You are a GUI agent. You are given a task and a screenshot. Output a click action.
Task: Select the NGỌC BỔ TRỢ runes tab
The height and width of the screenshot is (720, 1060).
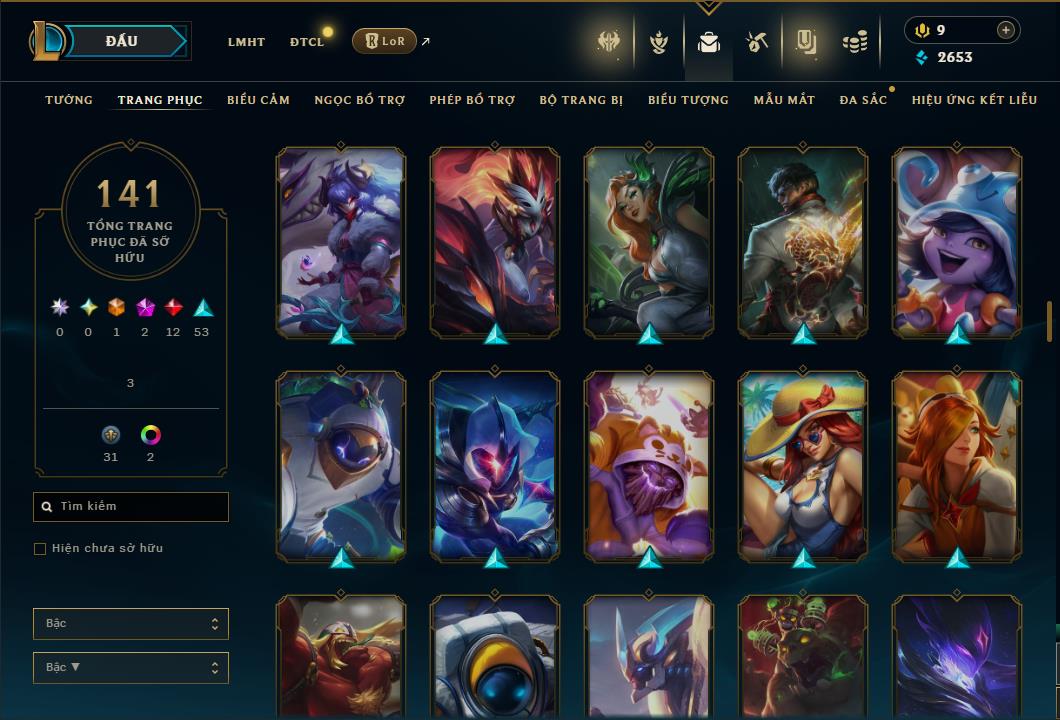pos(359,100)
